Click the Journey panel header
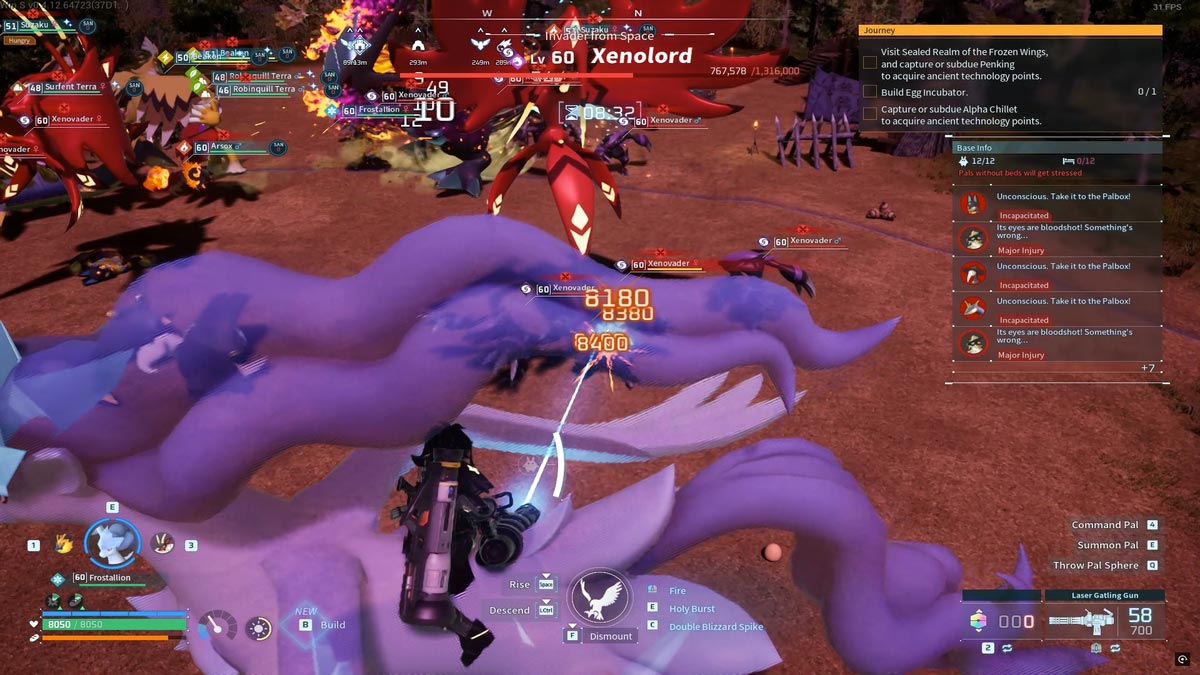The width and height of the screenshot is (1200, 675). click(x=1010, y=30)
